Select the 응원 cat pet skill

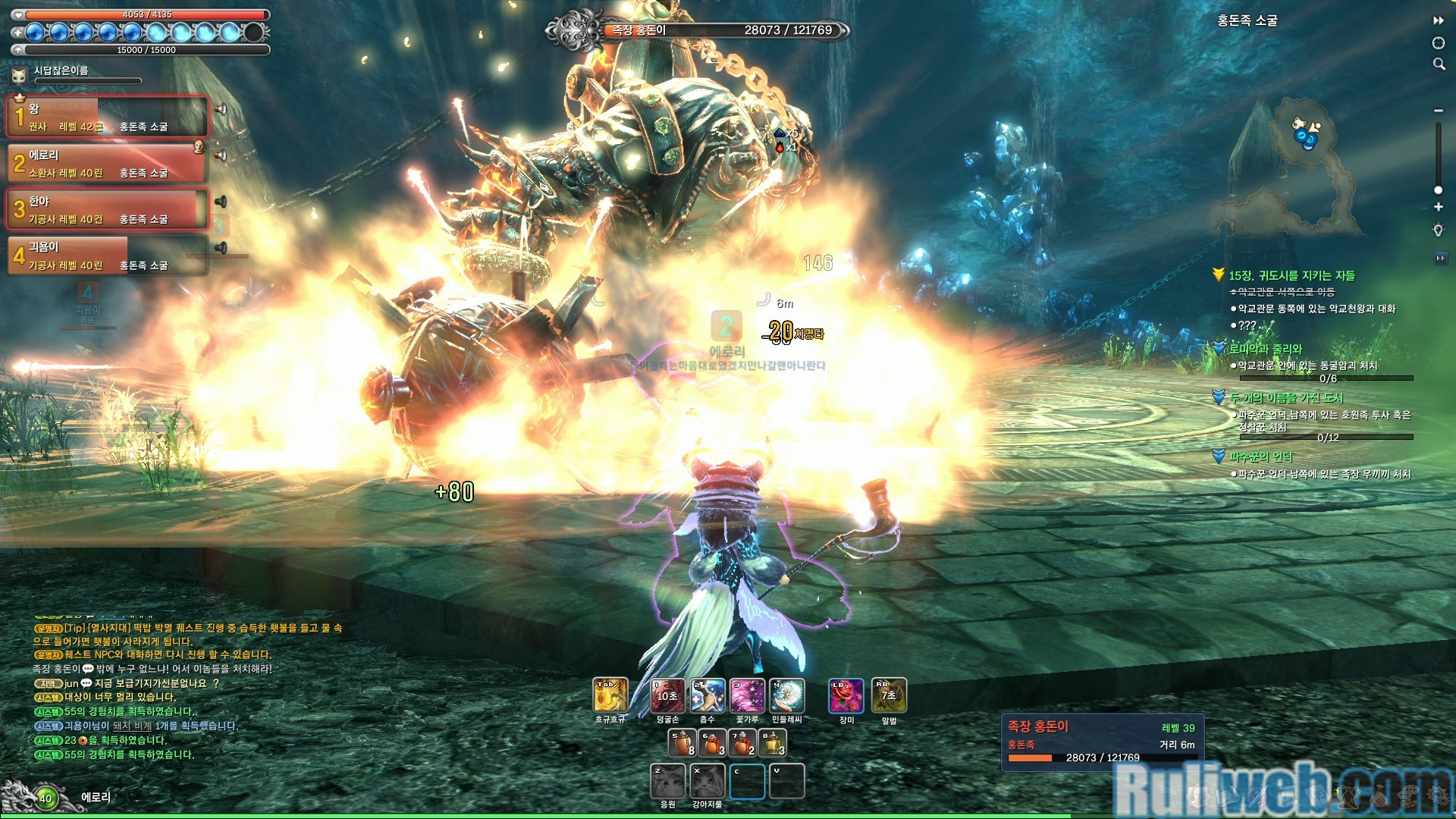coord(668,781)
